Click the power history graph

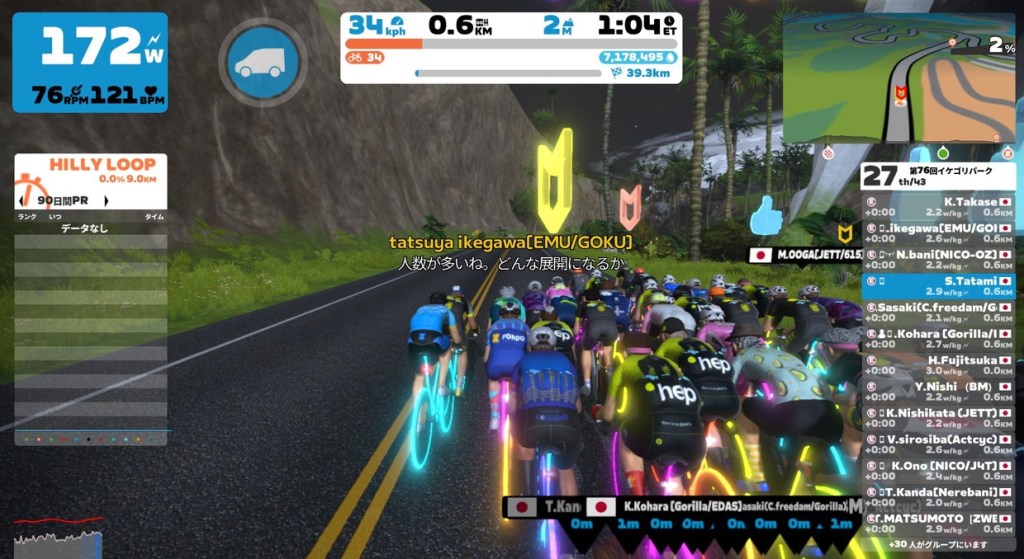point(58,539)
